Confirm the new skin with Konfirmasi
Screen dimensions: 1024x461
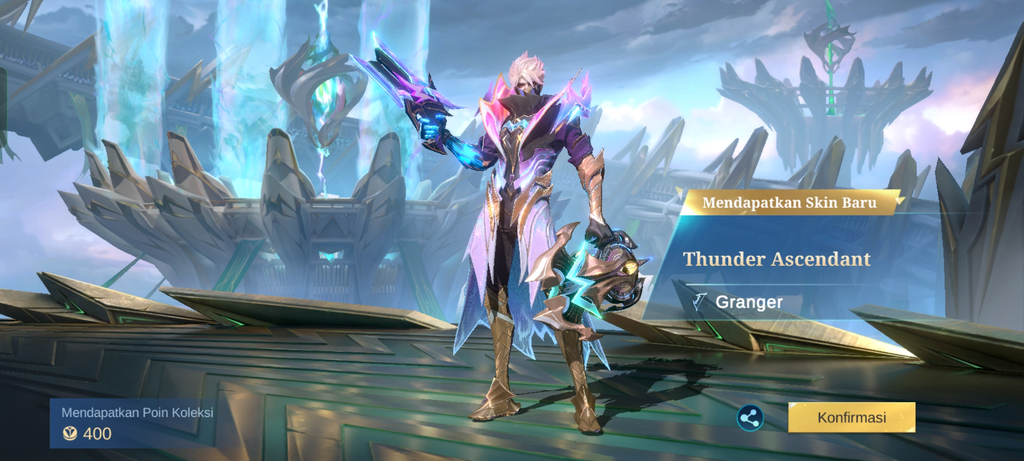[x=851, y=417]
